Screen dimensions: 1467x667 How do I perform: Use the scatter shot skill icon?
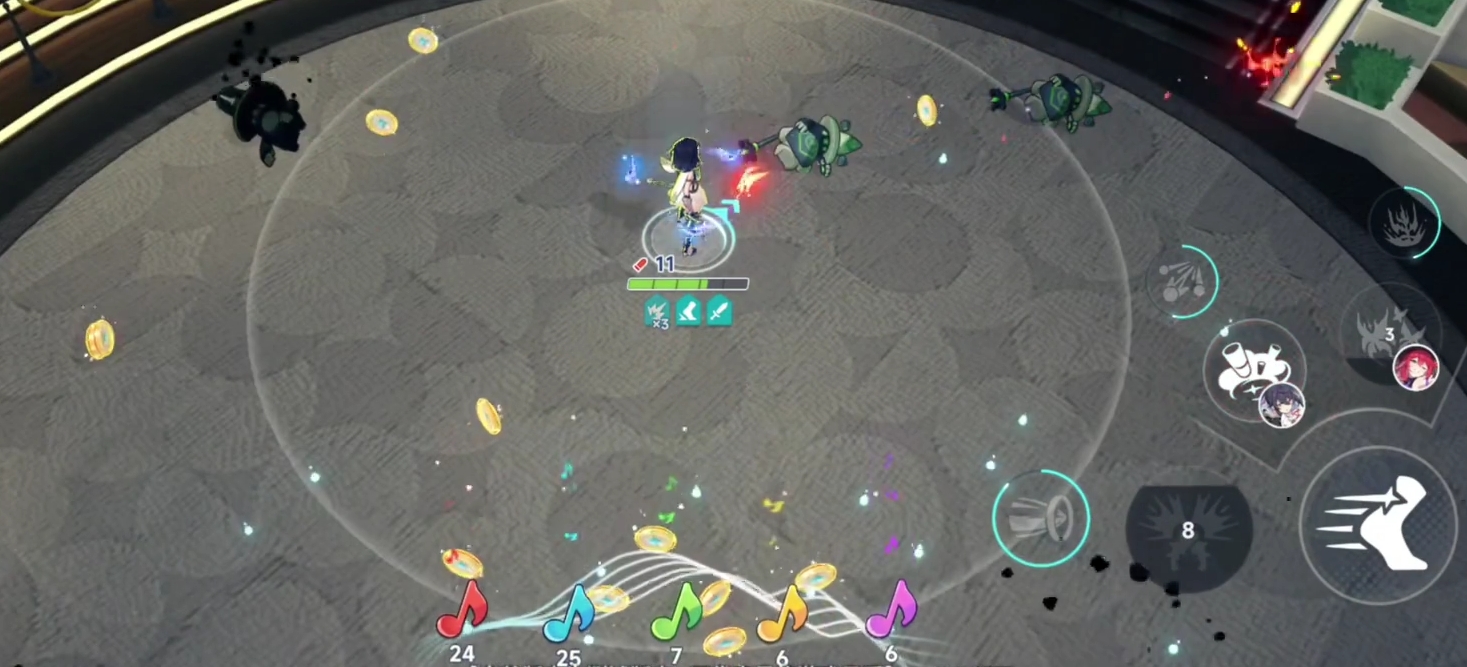click(x=1182, y=281)
